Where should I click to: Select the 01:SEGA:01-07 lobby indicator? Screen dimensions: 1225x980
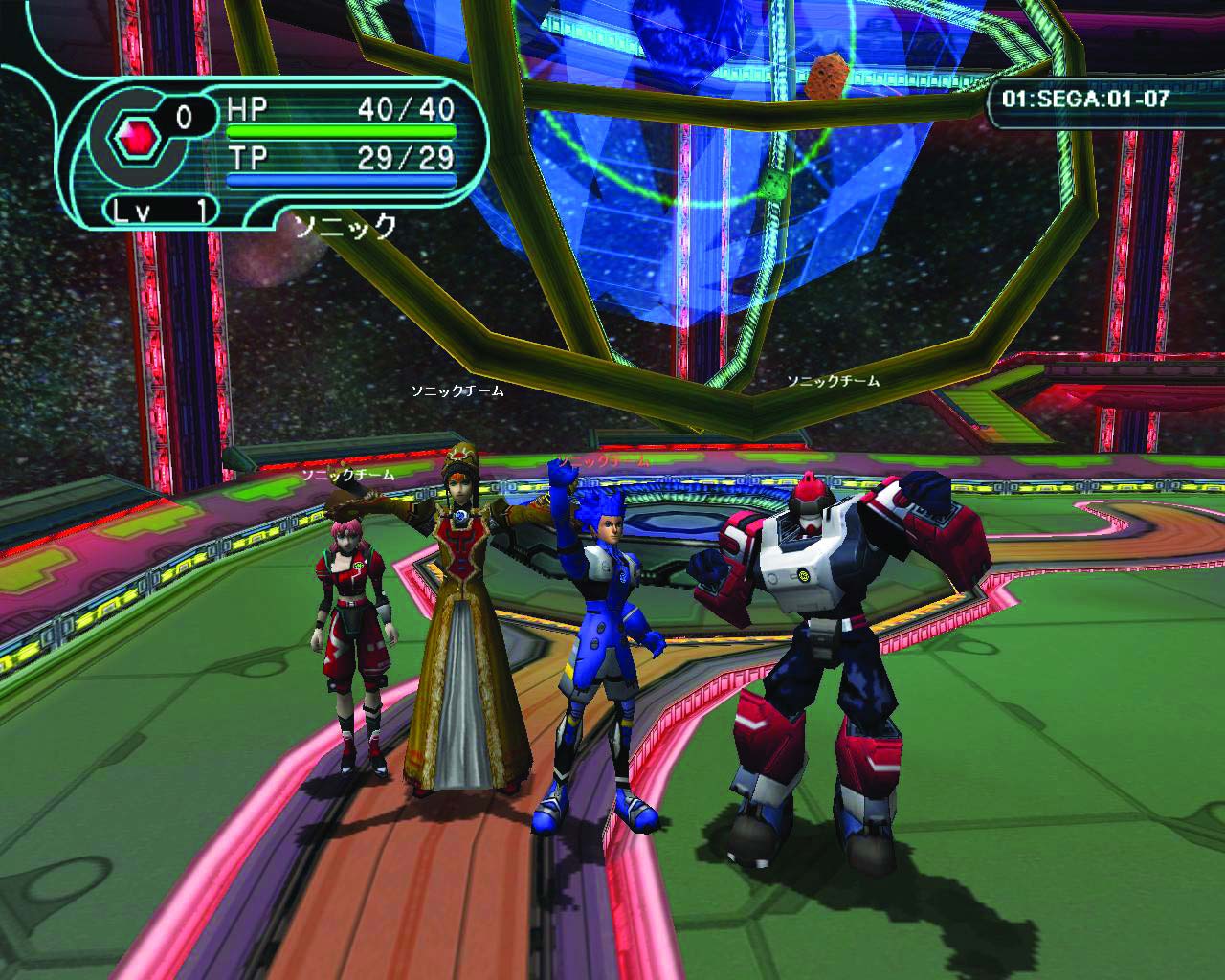pos(1085,99)
